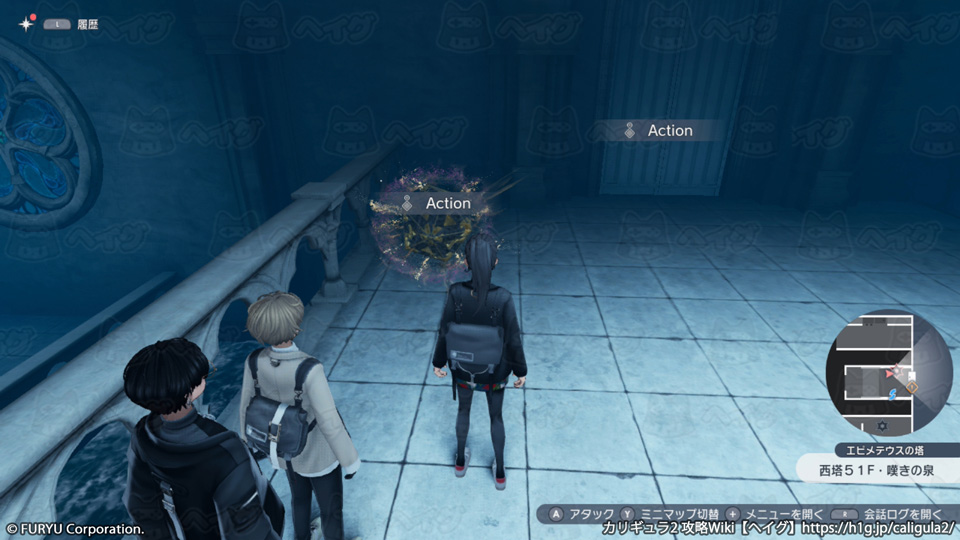Screen dimensions: 960x540
Task: Open the 履歴 history log
Action: point(86,23)
